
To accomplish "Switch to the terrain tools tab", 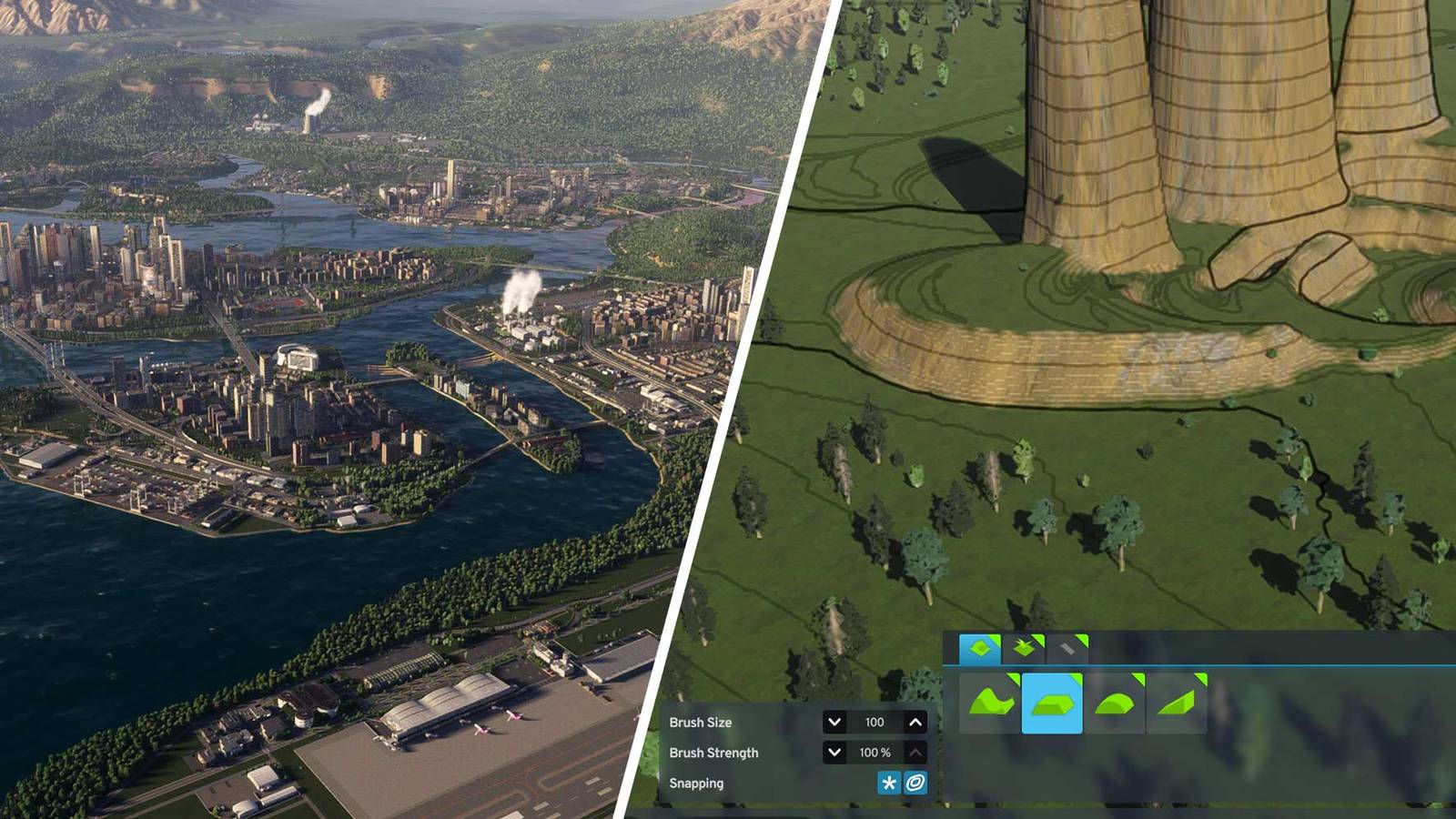I will pos(980,649).
